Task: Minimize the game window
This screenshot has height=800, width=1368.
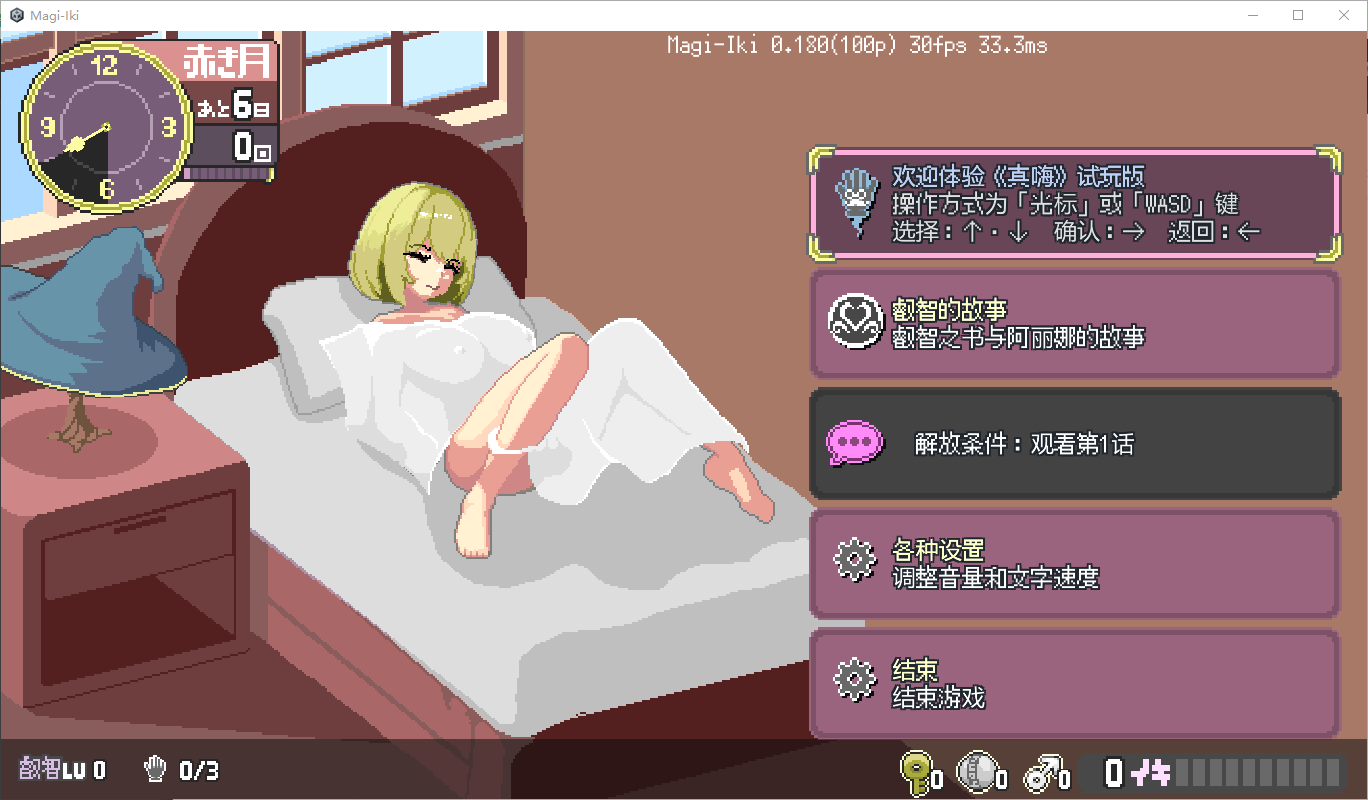Action: pos(1253,15)
